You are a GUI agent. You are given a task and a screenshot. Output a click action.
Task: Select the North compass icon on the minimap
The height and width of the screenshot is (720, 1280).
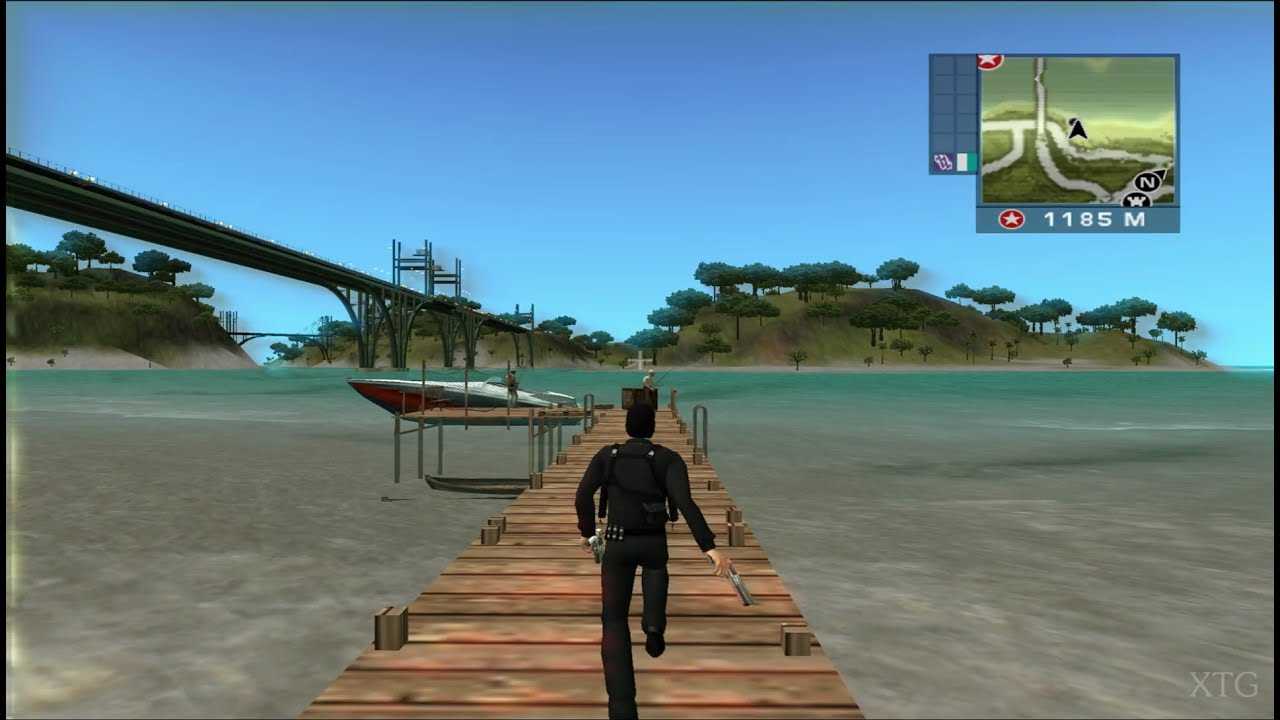[x=1145, y=182]
